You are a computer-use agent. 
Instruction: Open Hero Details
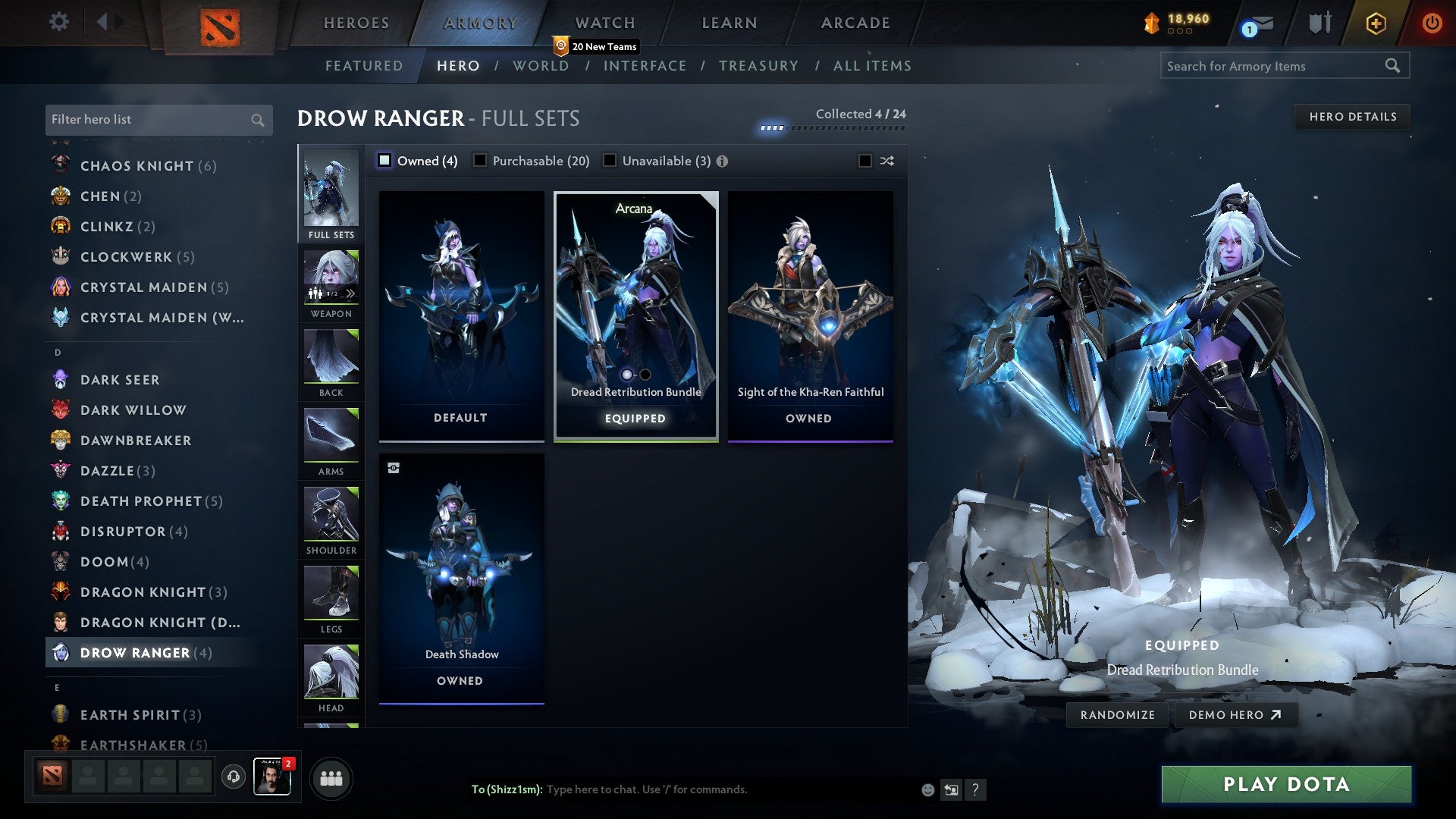tap(1352, 116)
